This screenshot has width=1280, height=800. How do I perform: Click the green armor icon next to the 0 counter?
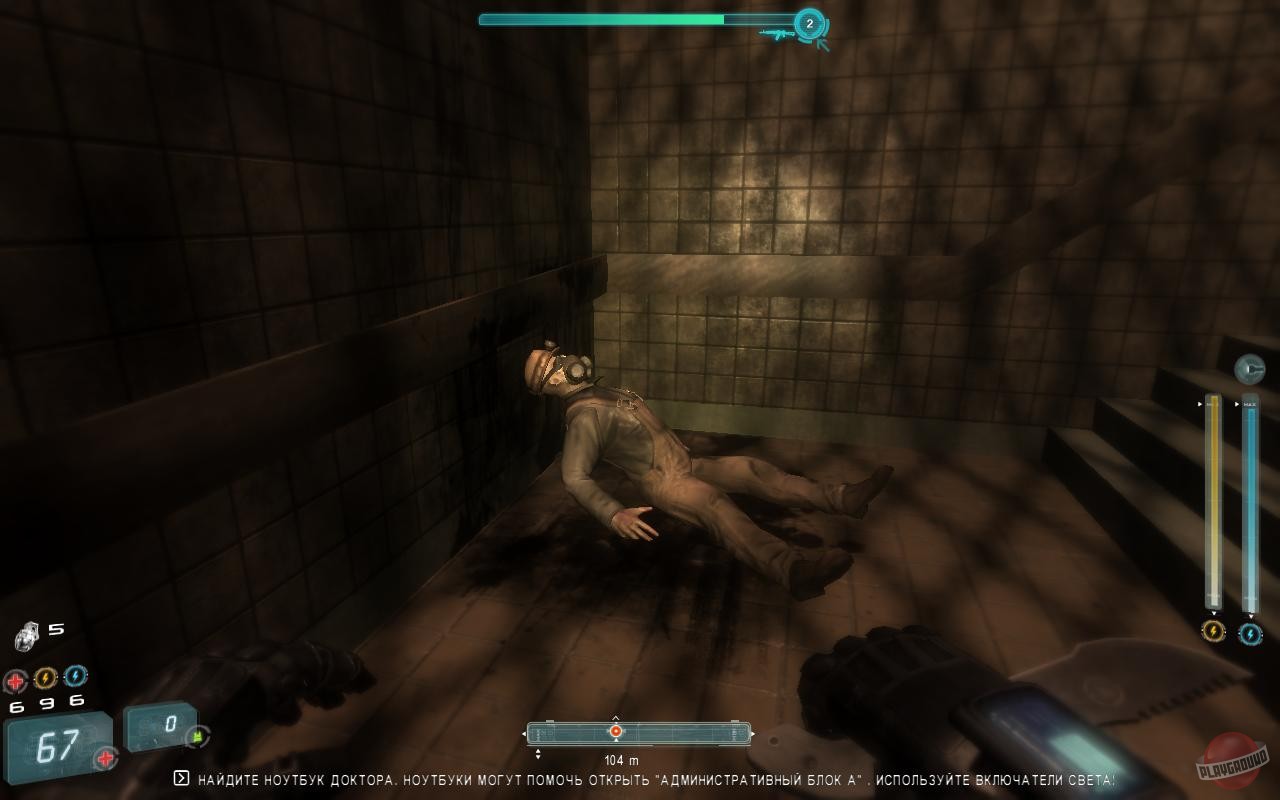pyautogui.click(x=197, y=736)
